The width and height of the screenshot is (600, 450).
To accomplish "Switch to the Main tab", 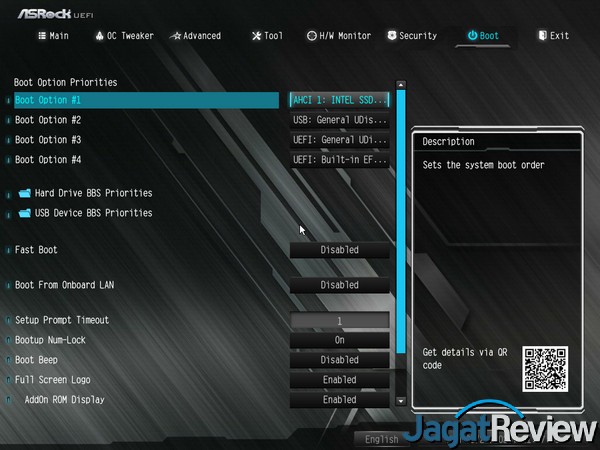I will pos(53,36).
